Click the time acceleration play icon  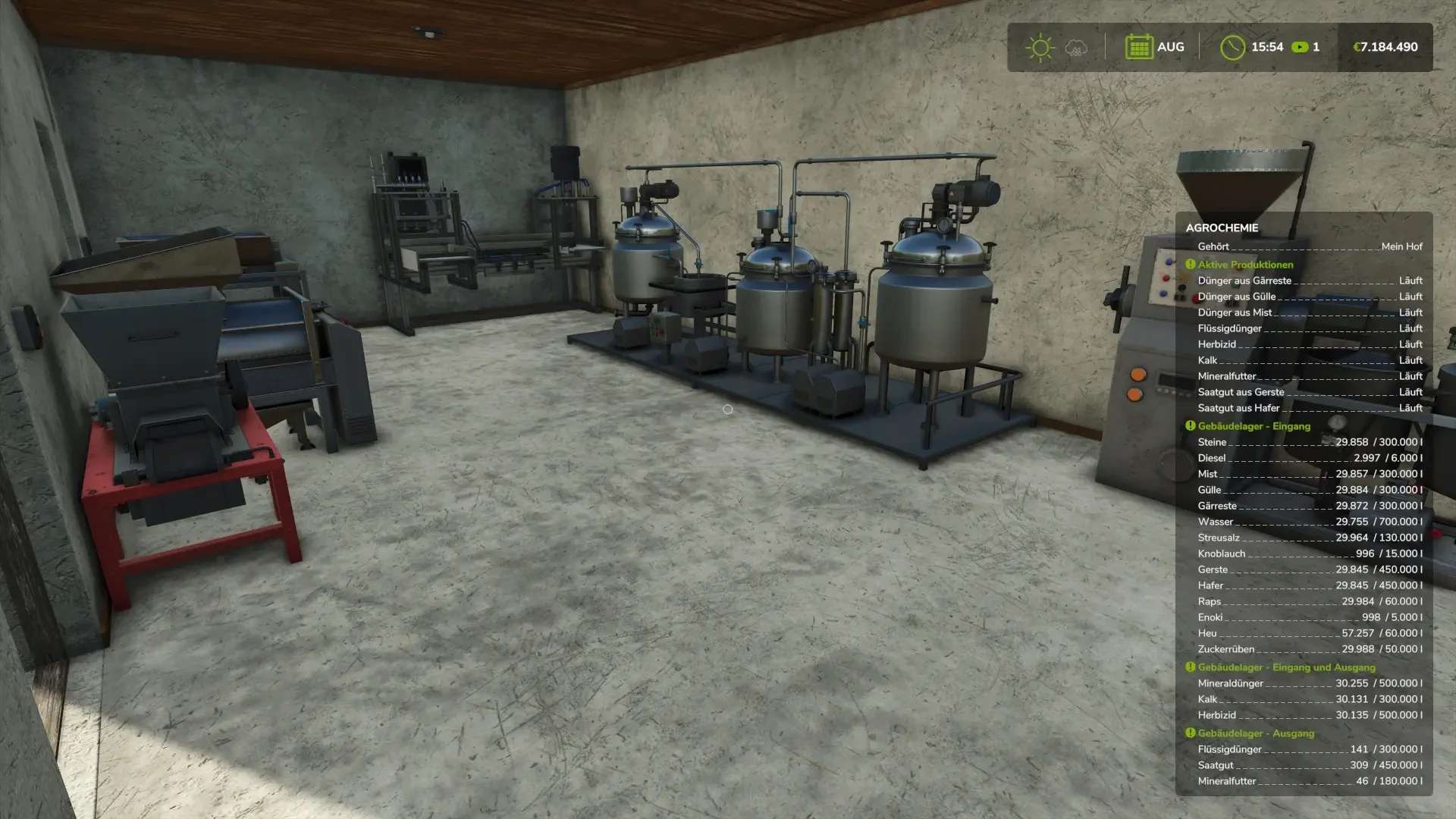point(1300,47)
